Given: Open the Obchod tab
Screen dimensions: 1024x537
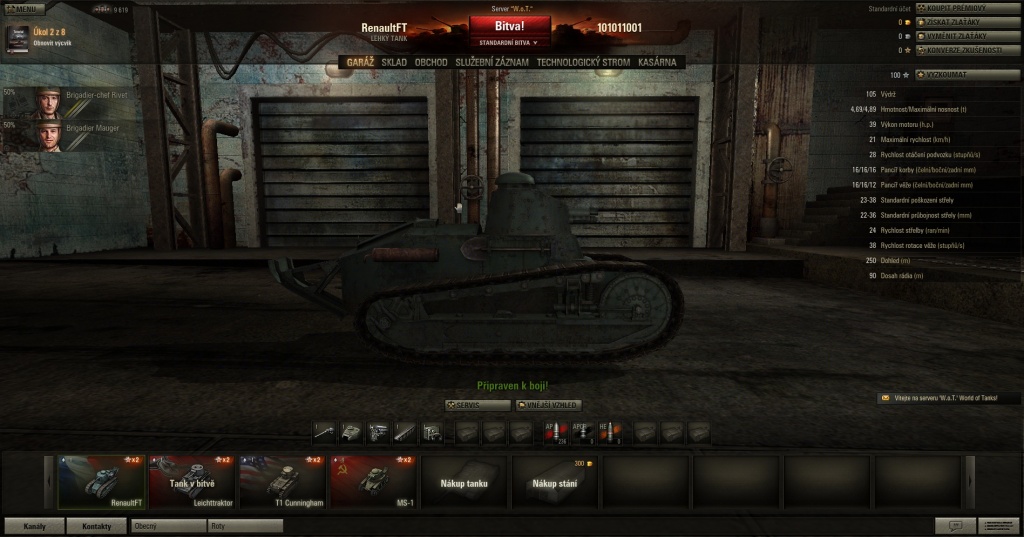Looking at the screenshot, I should click(x=431, y=62).
